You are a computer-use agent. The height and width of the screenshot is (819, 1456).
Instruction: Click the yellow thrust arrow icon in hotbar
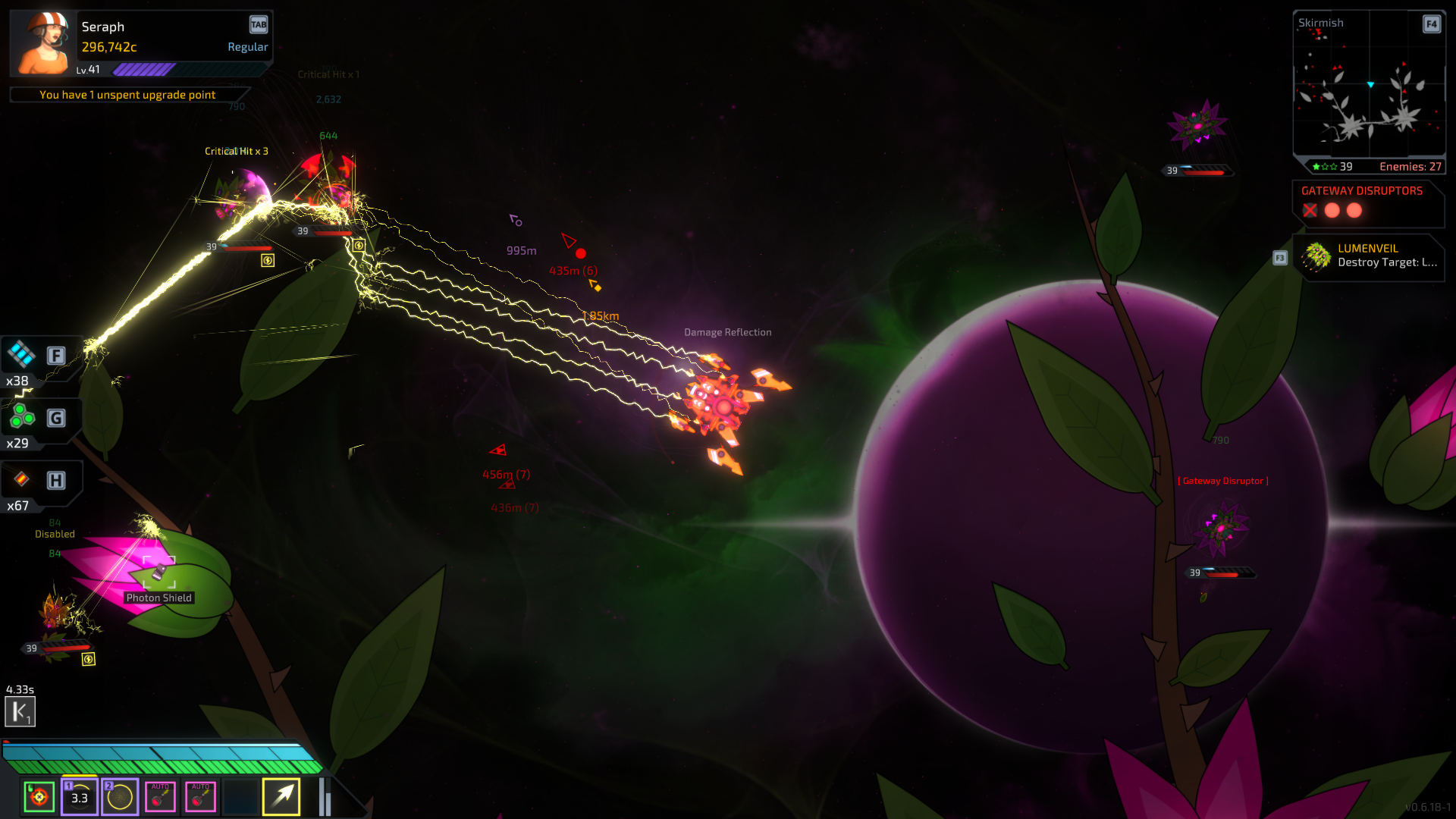(x=281, y=797)
